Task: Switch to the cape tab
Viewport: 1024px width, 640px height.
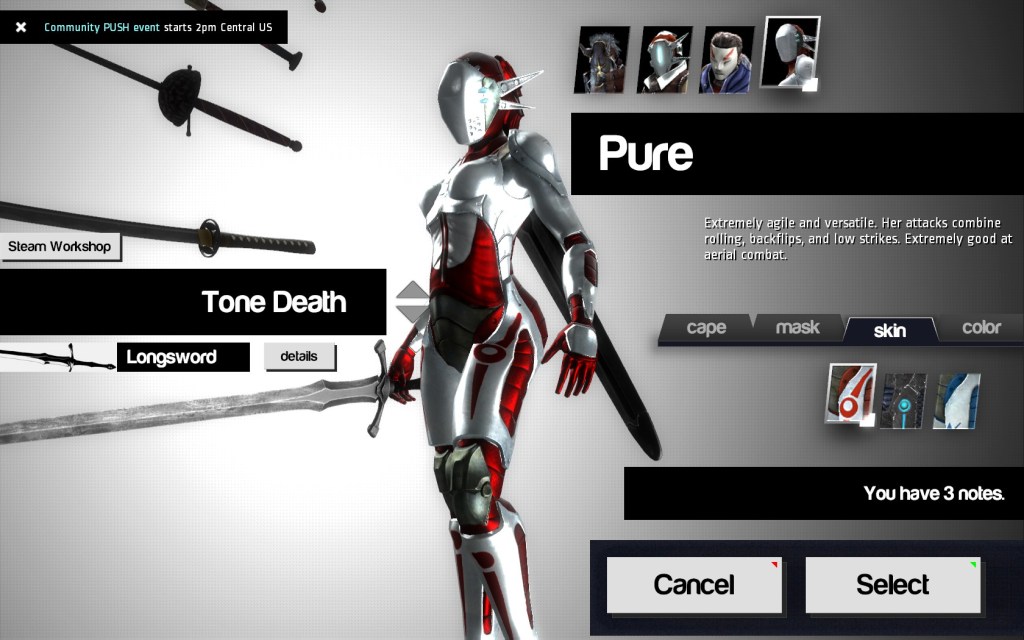Action: coord(706,328)
